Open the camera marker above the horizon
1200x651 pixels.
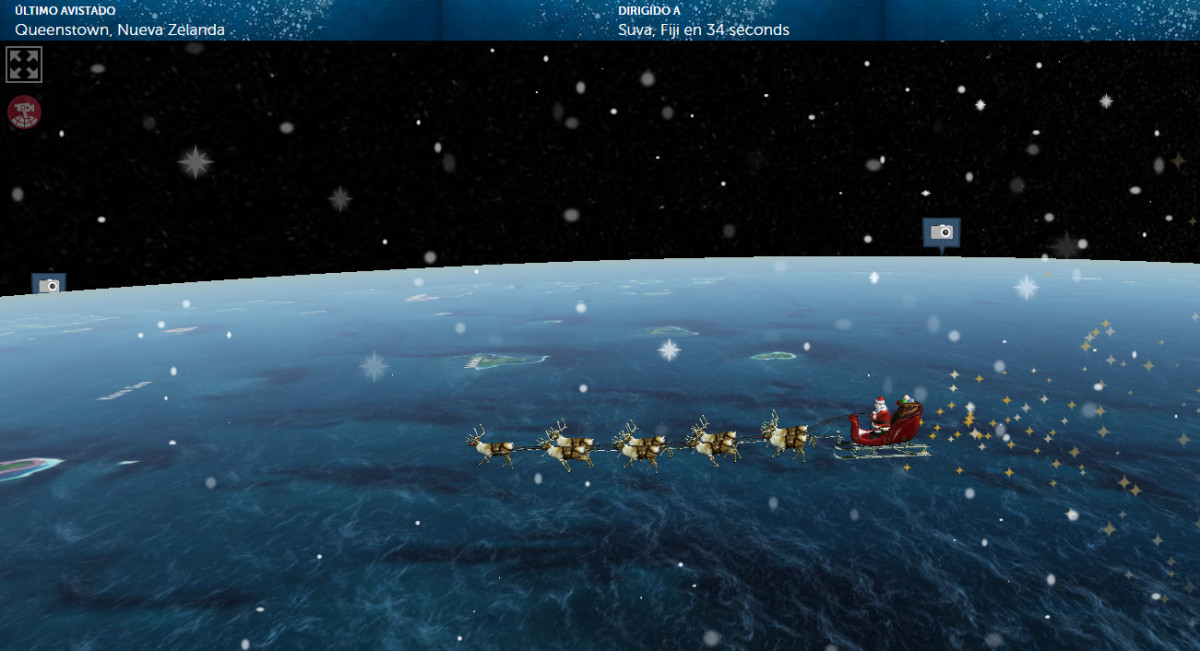[941, 232]
